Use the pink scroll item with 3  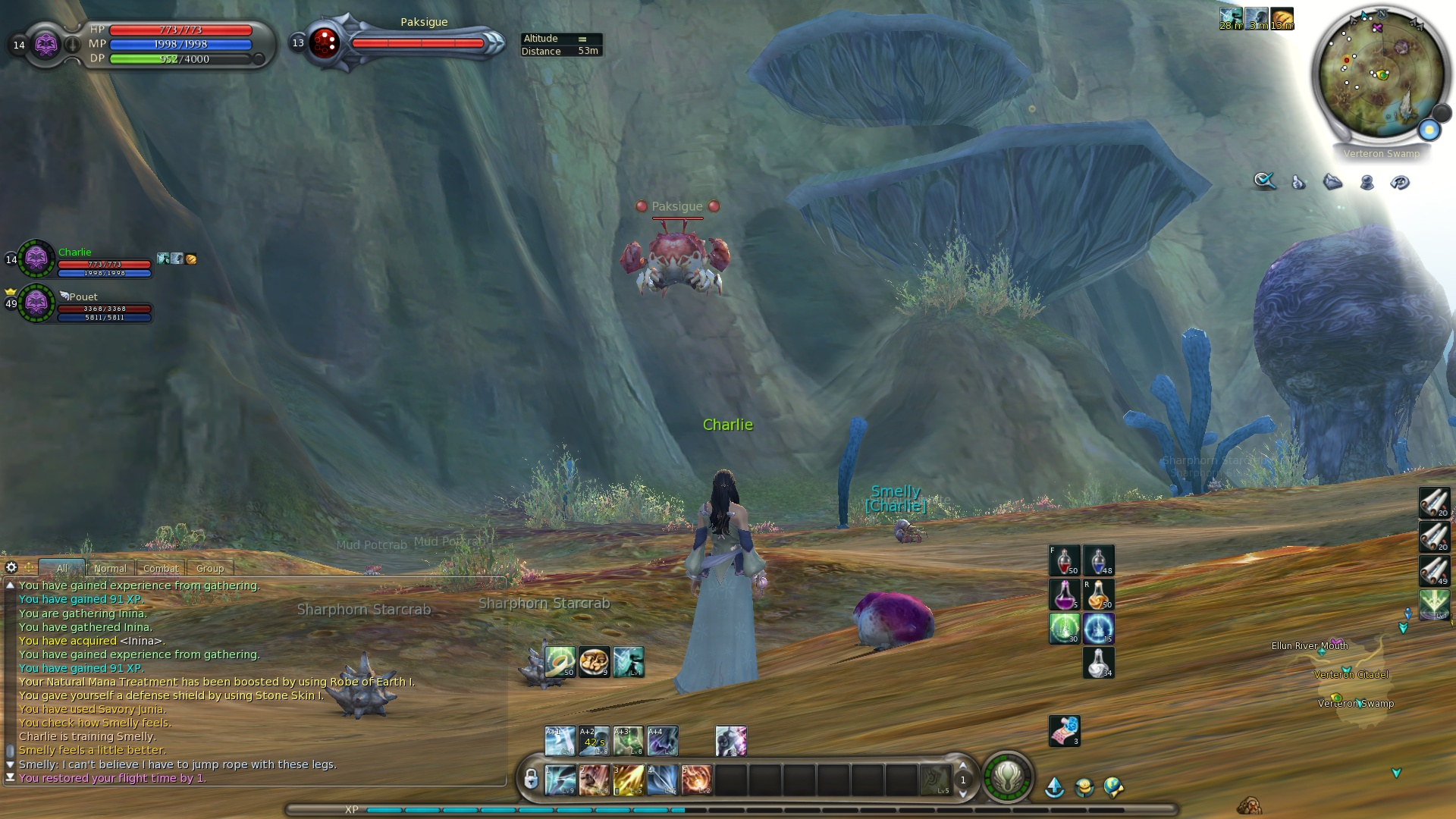1064,731
